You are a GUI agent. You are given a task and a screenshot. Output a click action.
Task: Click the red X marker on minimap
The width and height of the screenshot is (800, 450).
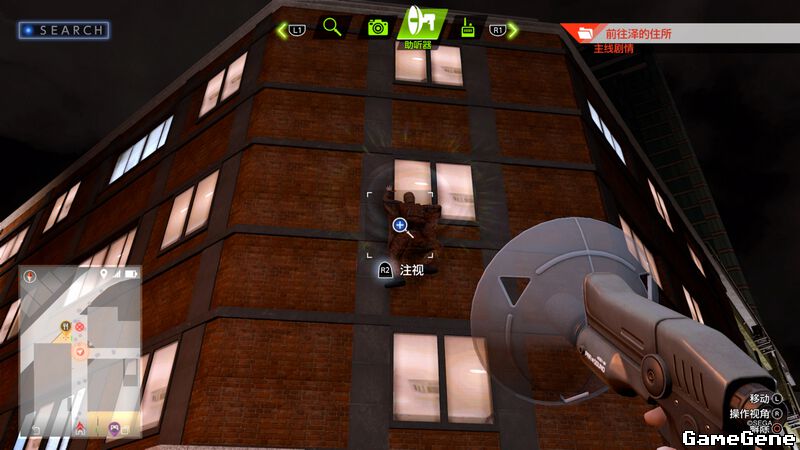coord(81,326)
